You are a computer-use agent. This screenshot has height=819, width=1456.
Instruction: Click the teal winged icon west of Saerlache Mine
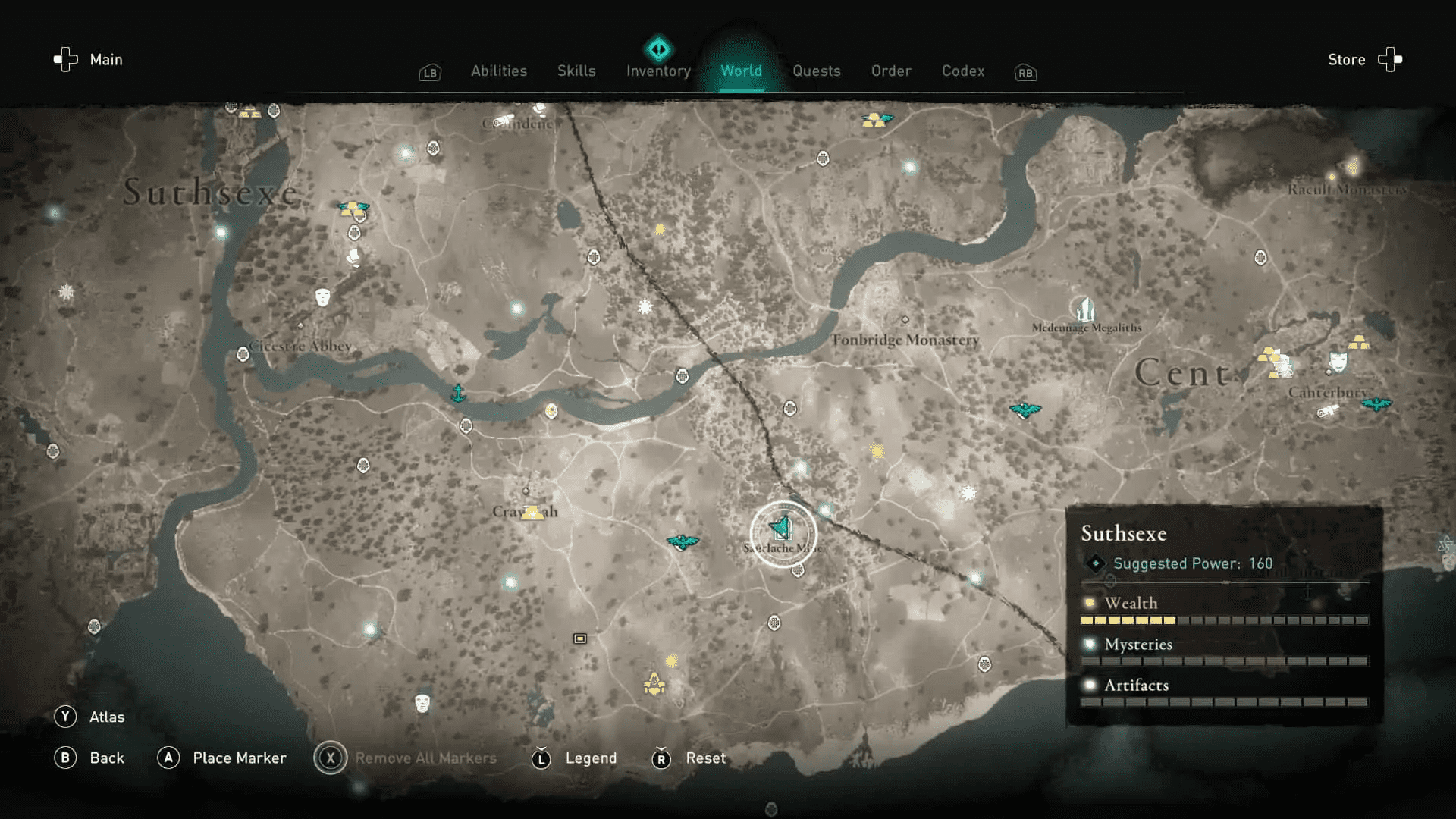pyautogui.click(x=682, y=541)
